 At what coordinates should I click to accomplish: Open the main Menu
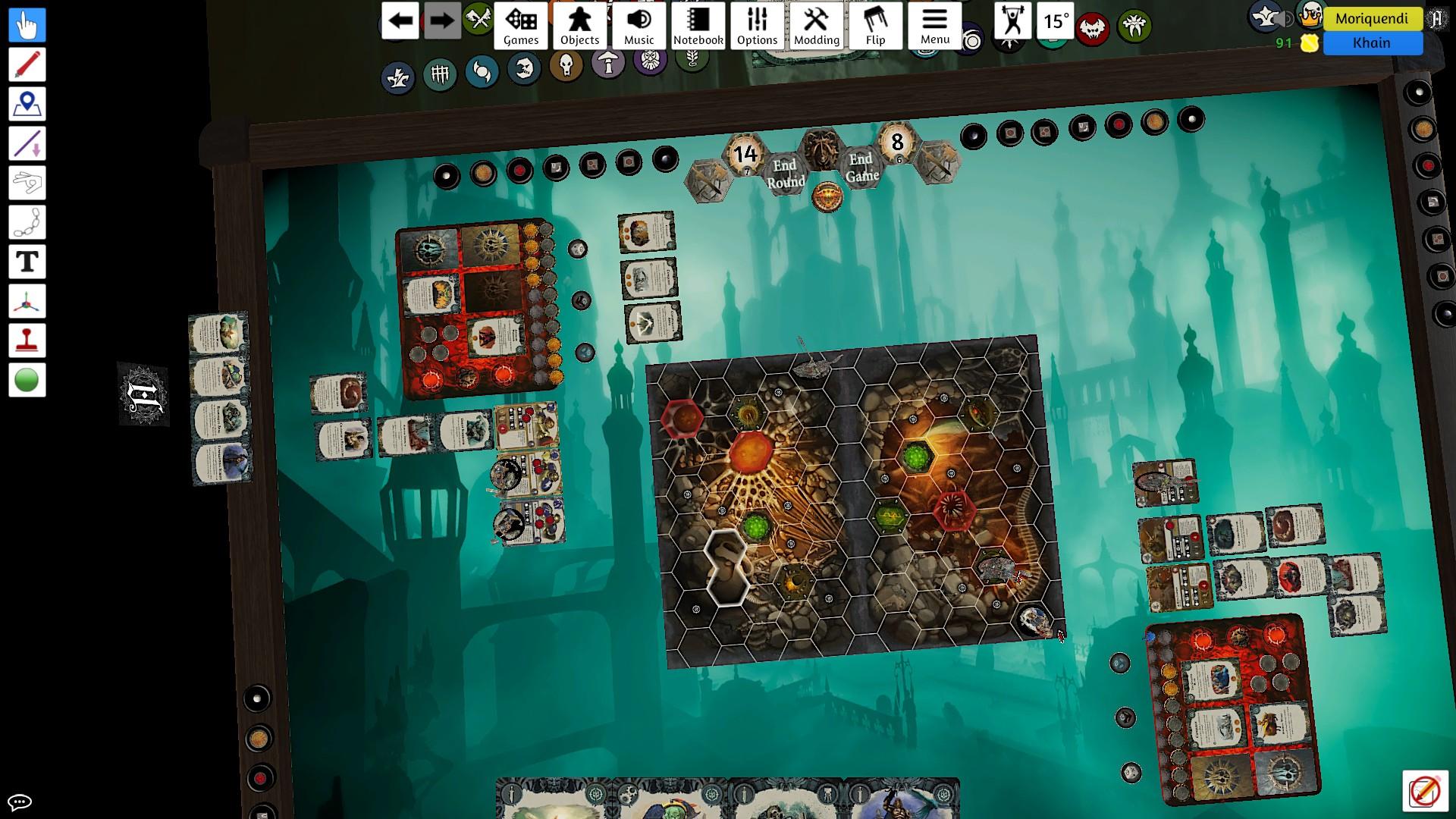tap(935, 26)
